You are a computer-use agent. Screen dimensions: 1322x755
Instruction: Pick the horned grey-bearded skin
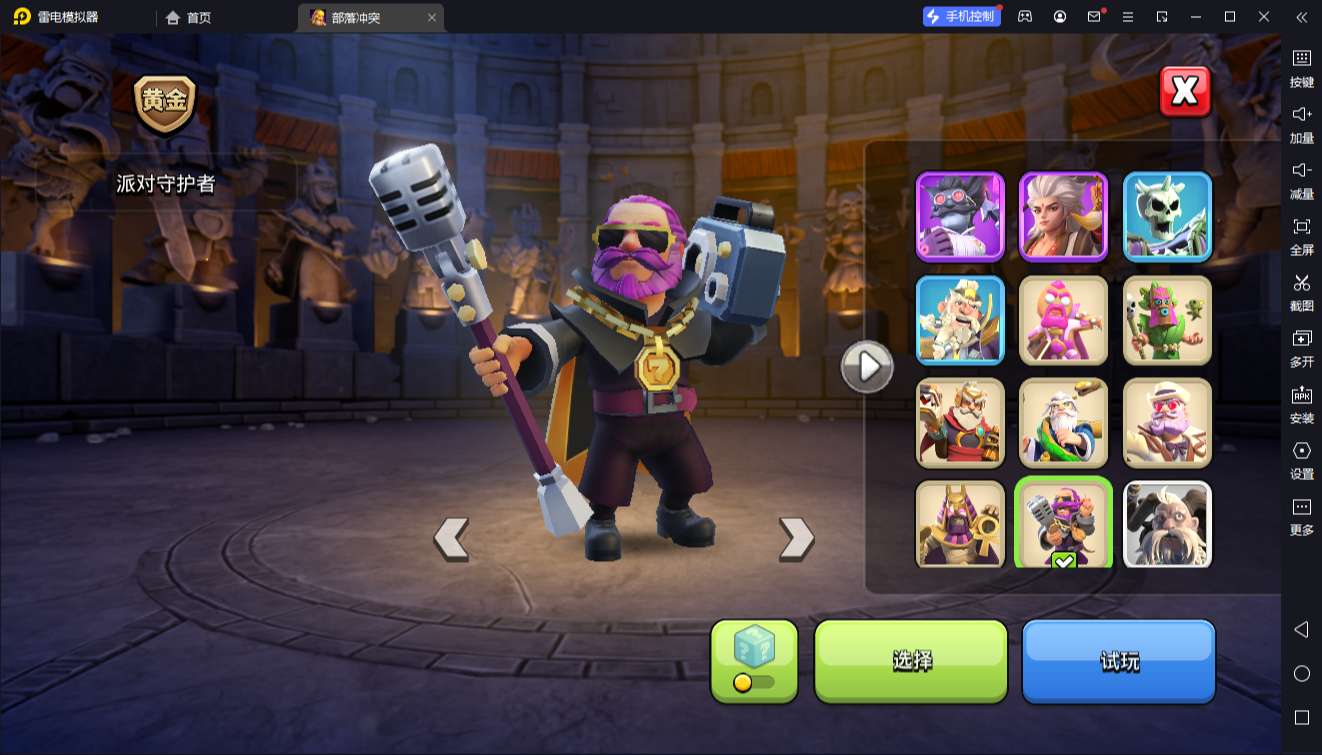[x=1167, y=524]
